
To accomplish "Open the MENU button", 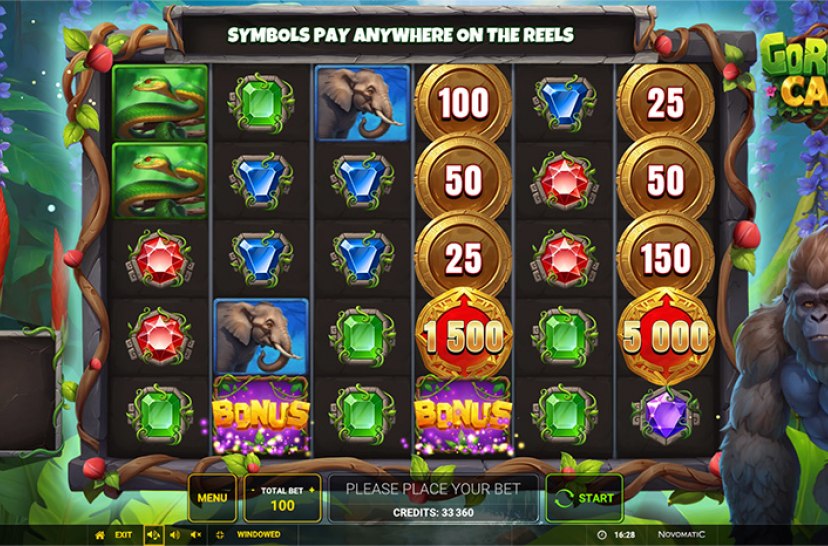I will 211,497.
